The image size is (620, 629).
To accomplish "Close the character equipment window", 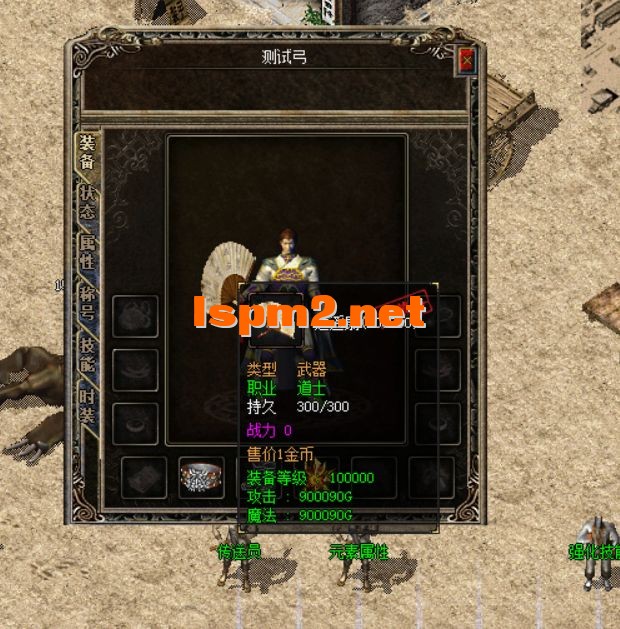I will coord(466,60).
